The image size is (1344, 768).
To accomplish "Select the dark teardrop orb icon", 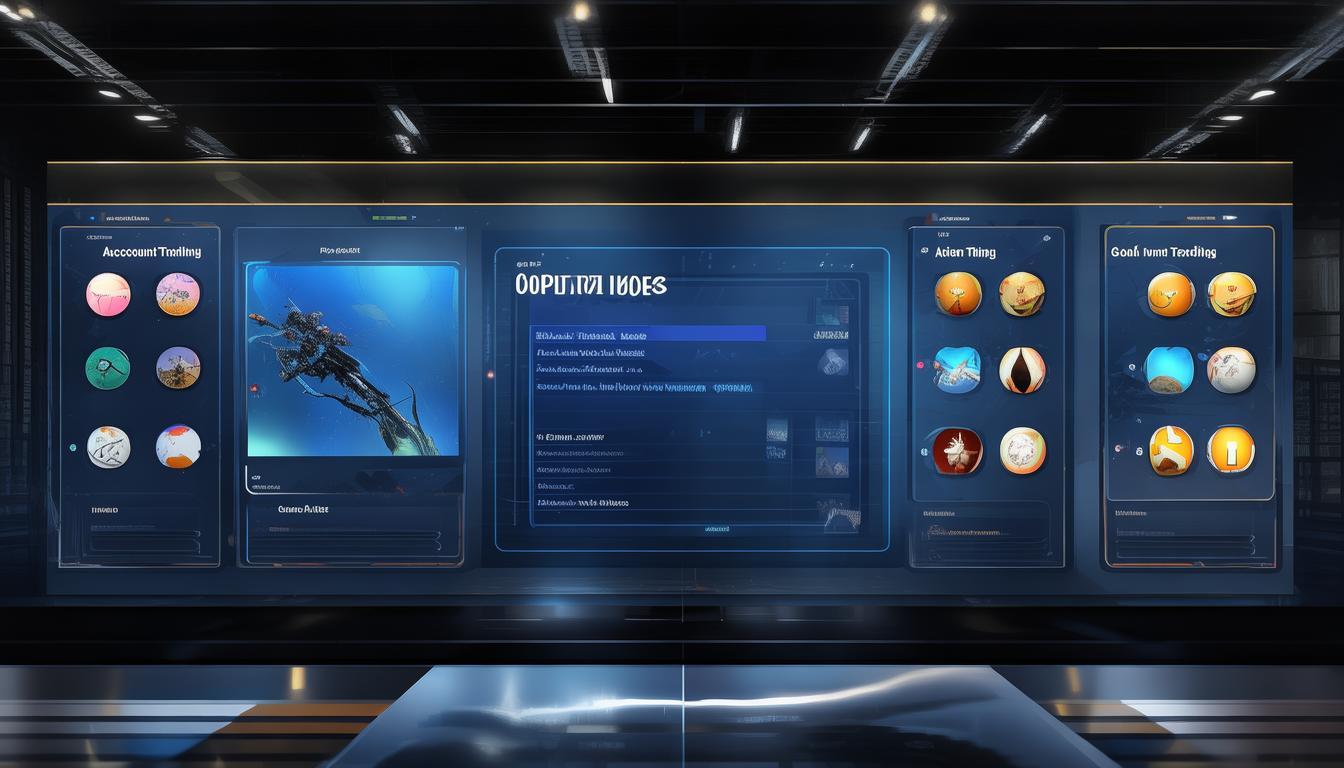I will [1022, 370].
